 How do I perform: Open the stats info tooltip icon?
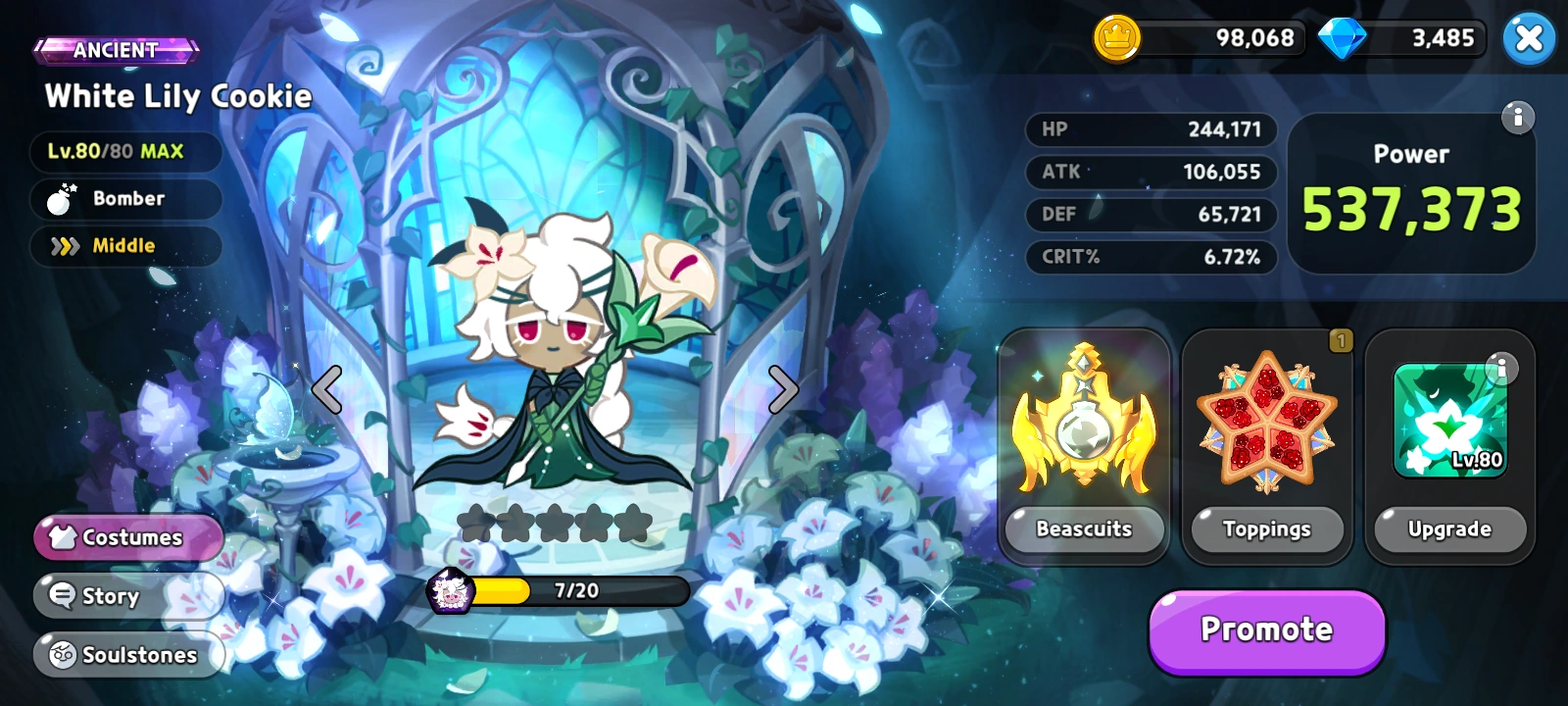[1520, 117]
